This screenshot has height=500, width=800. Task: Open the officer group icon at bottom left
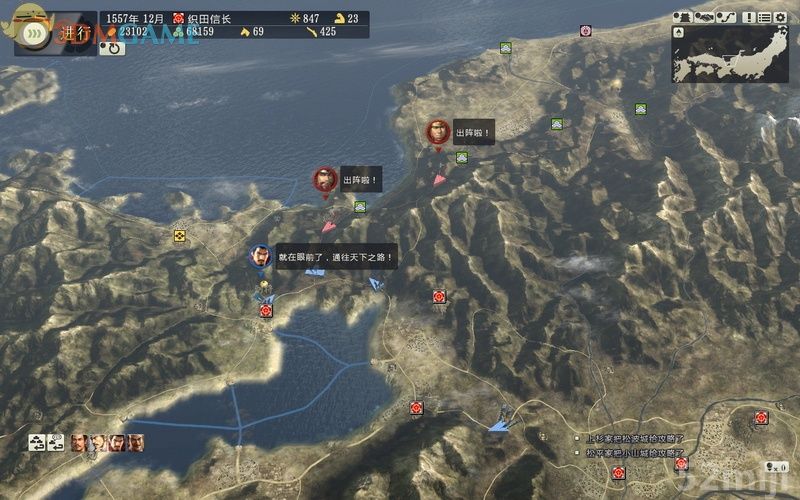pos(37,441)
